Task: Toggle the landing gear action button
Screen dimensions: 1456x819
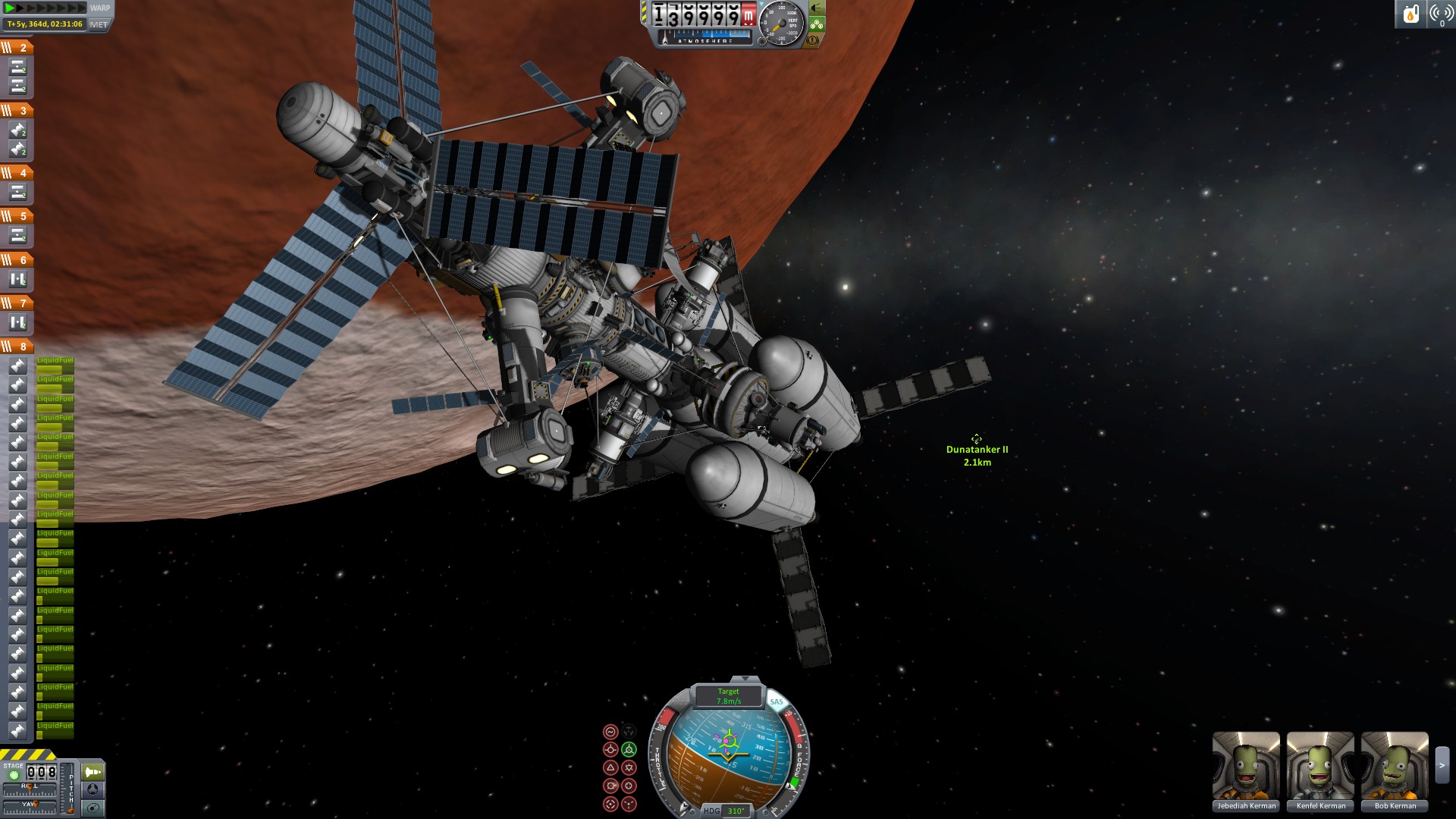Action: [817, 24]
